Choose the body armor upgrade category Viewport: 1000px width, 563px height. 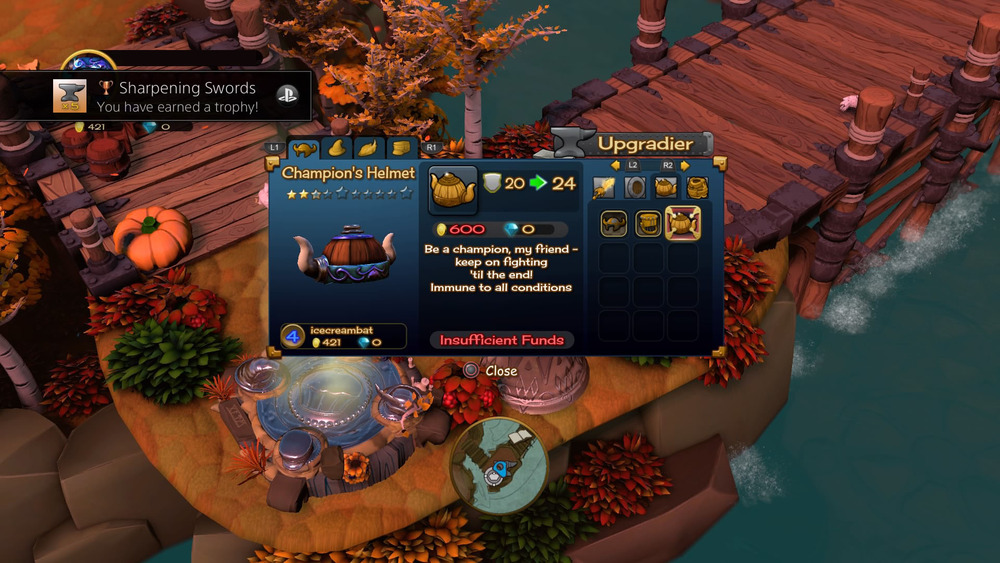[697, 187]
